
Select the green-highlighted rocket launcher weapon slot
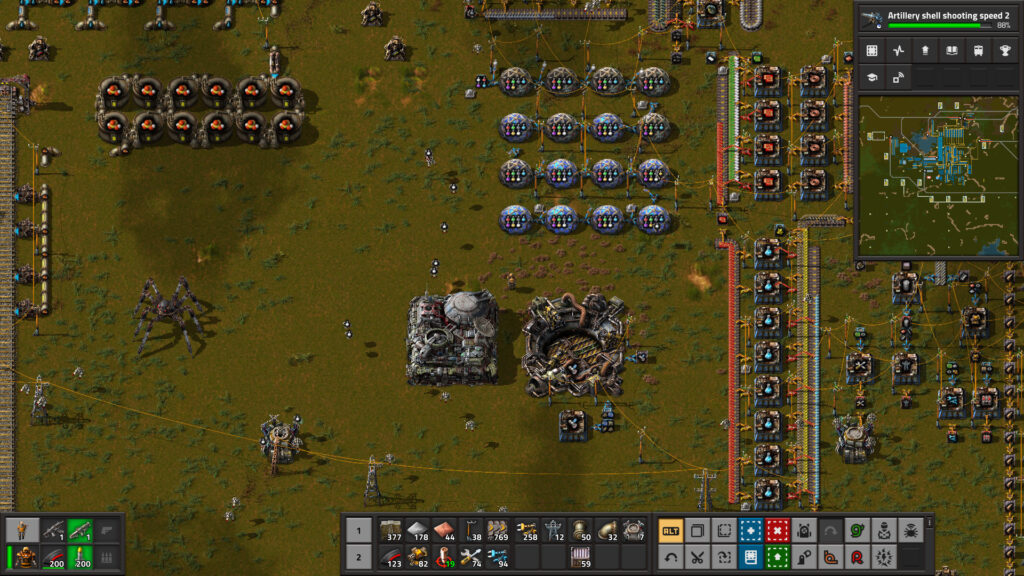point(79,531)
